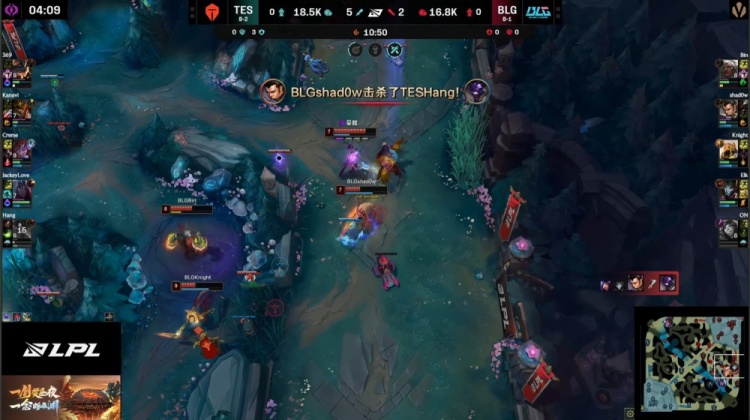
Task: Click the BLG team logo
Action: 537,12
